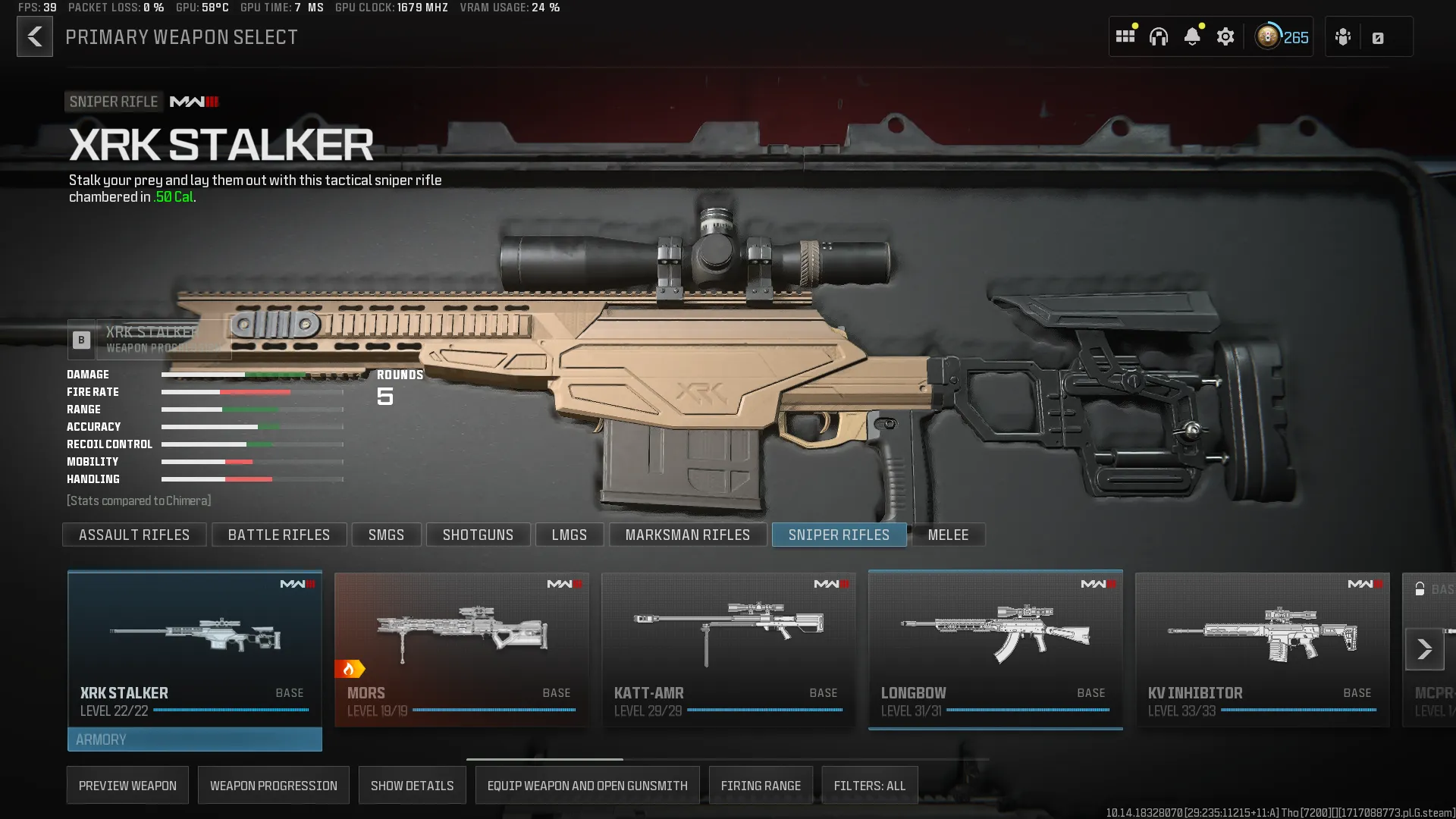Open the channels grid menu
The image size is (1456, 819).
point(1125,36)
